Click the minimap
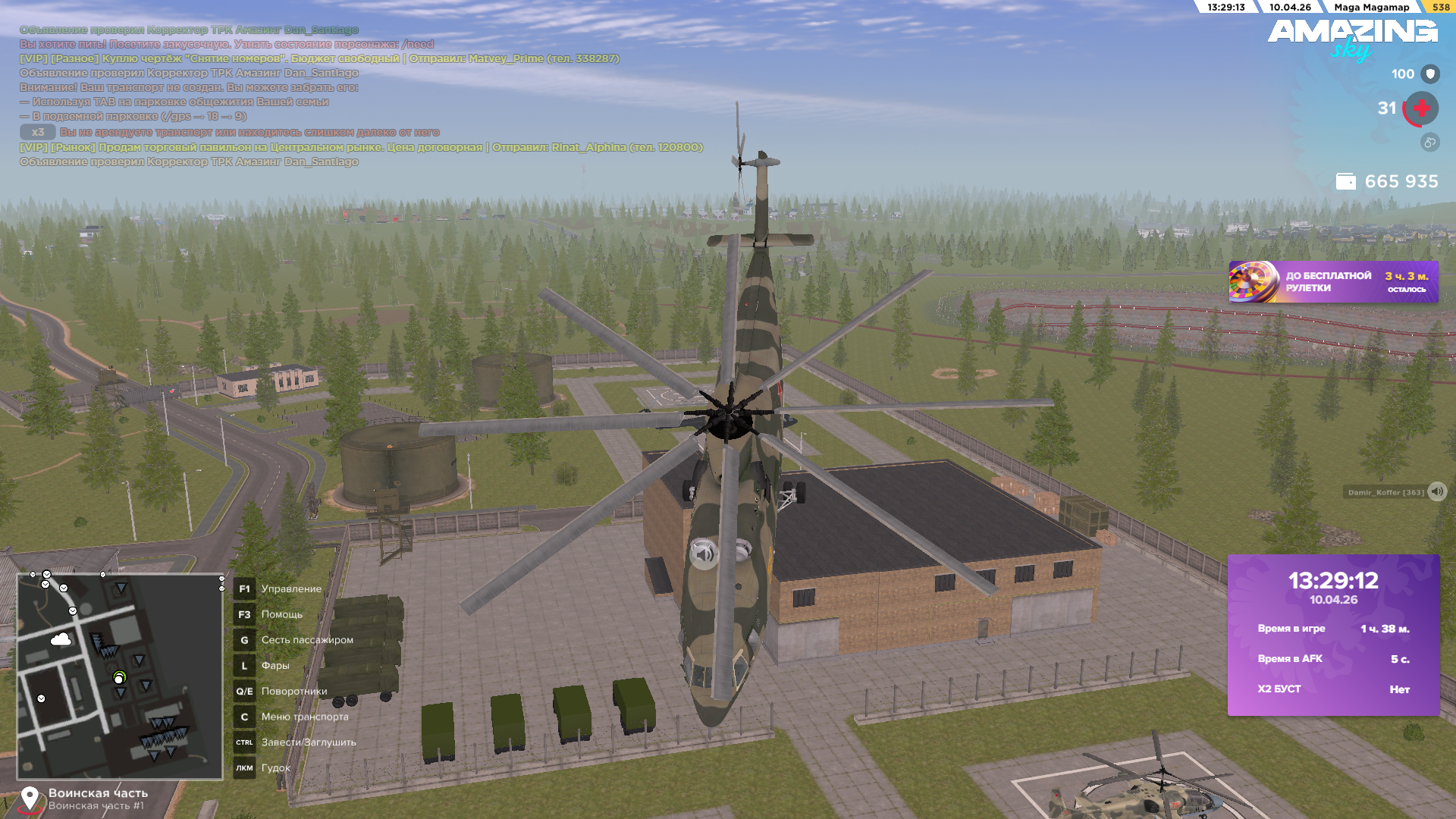The height and width of the screenshot is (819, 1456). coord(120,676)
